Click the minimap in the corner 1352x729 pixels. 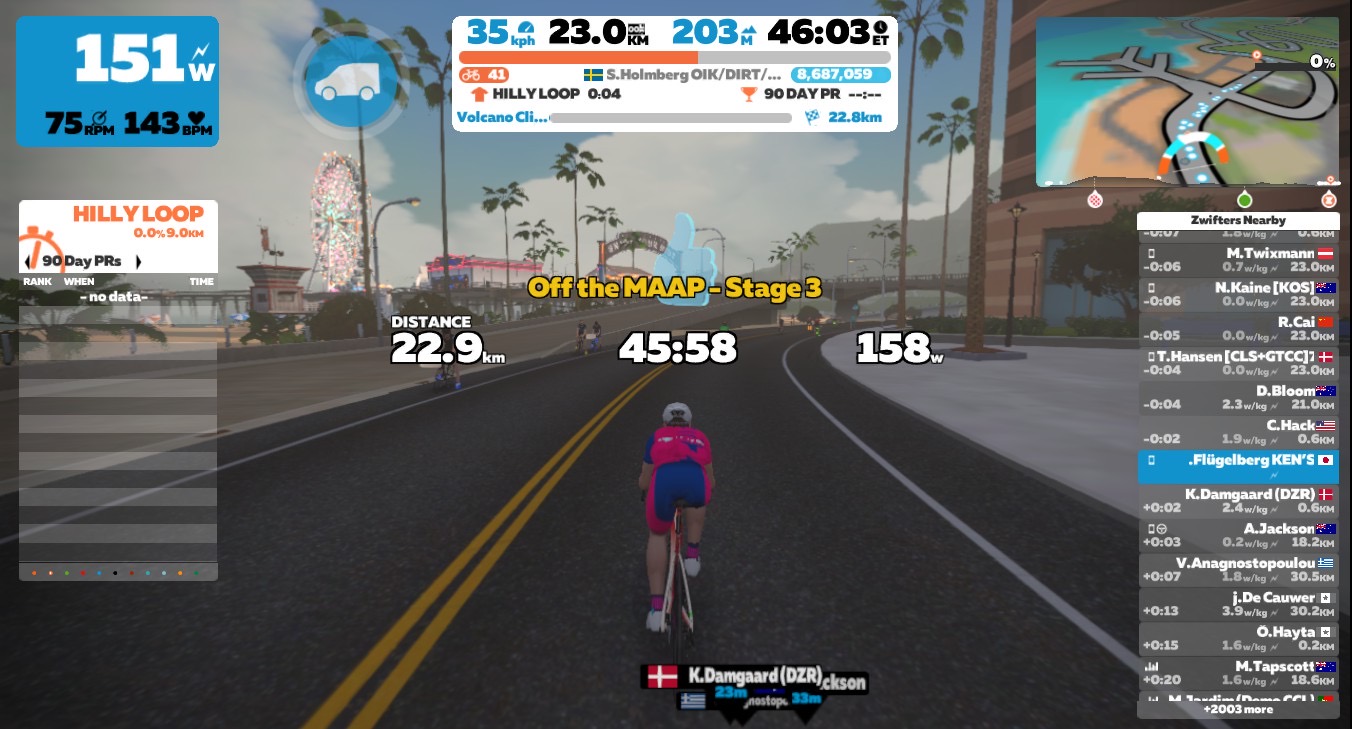coord(1186,101)
